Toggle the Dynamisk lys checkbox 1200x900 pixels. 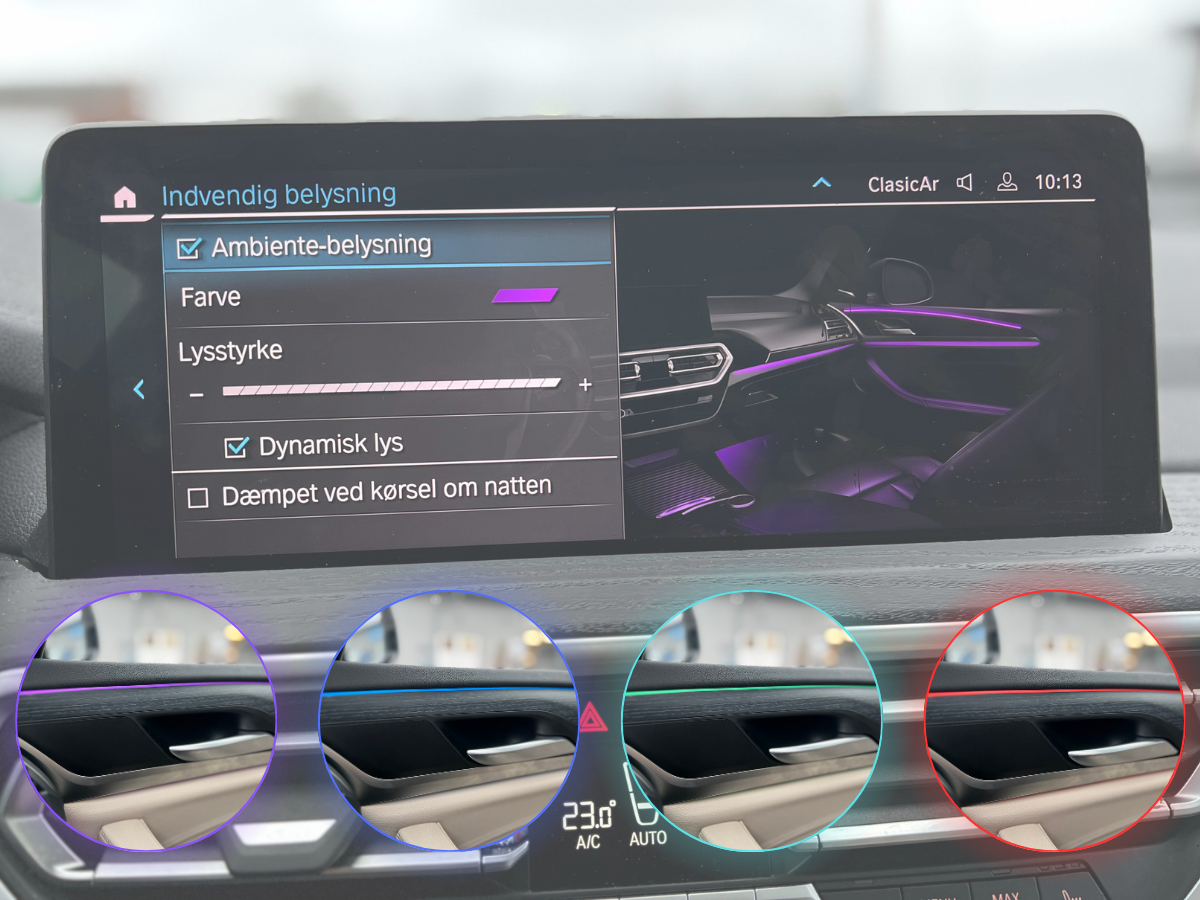[x=236, y=447]
